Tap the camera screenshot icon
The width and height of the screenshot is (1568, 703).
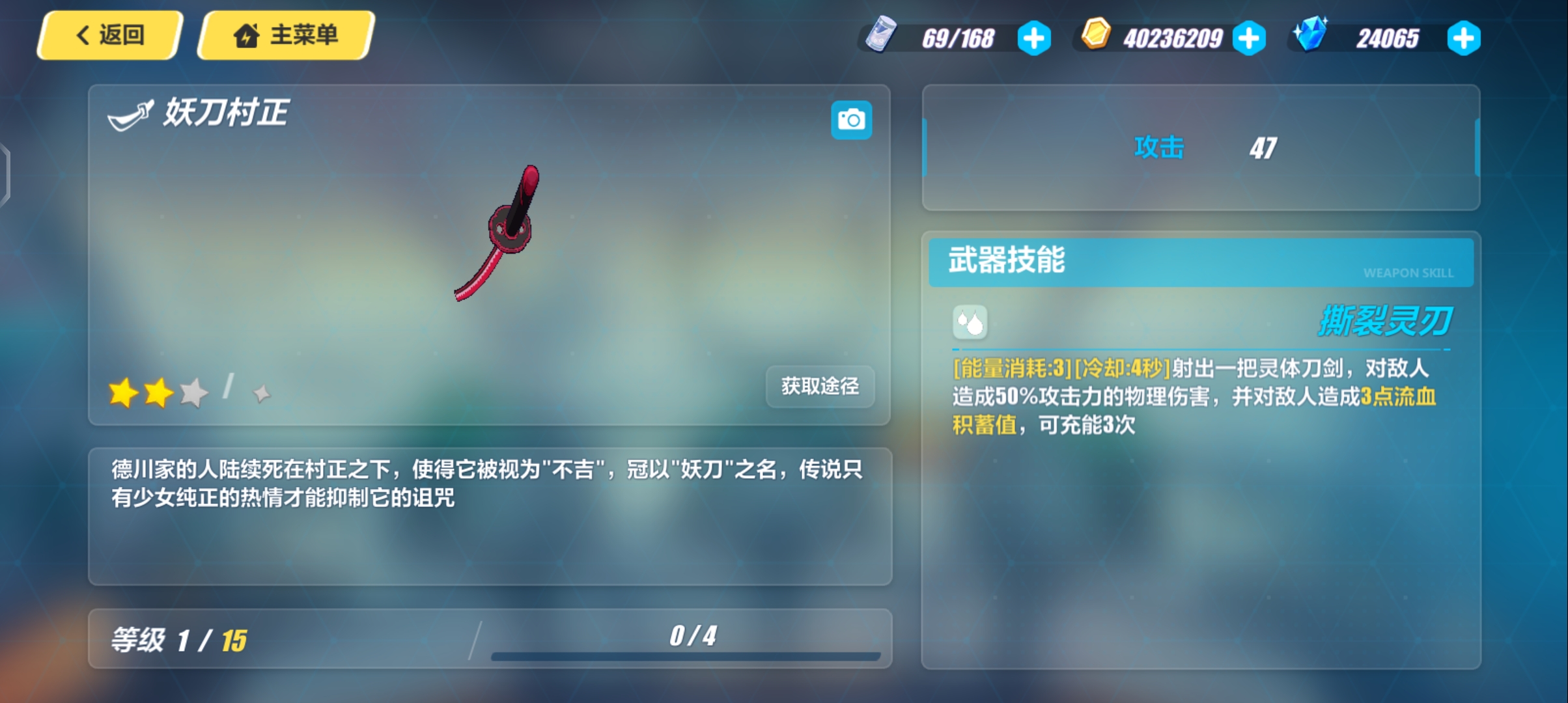tap(851, 120)
